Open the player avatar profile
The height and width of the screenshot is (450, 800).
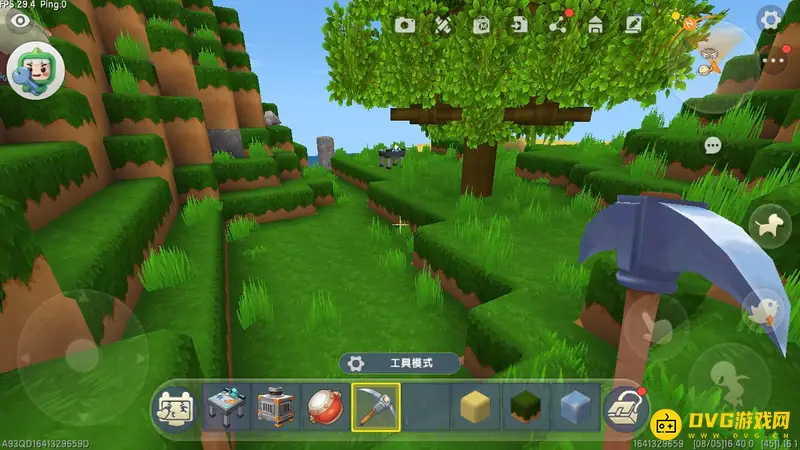tap(36, 68)
